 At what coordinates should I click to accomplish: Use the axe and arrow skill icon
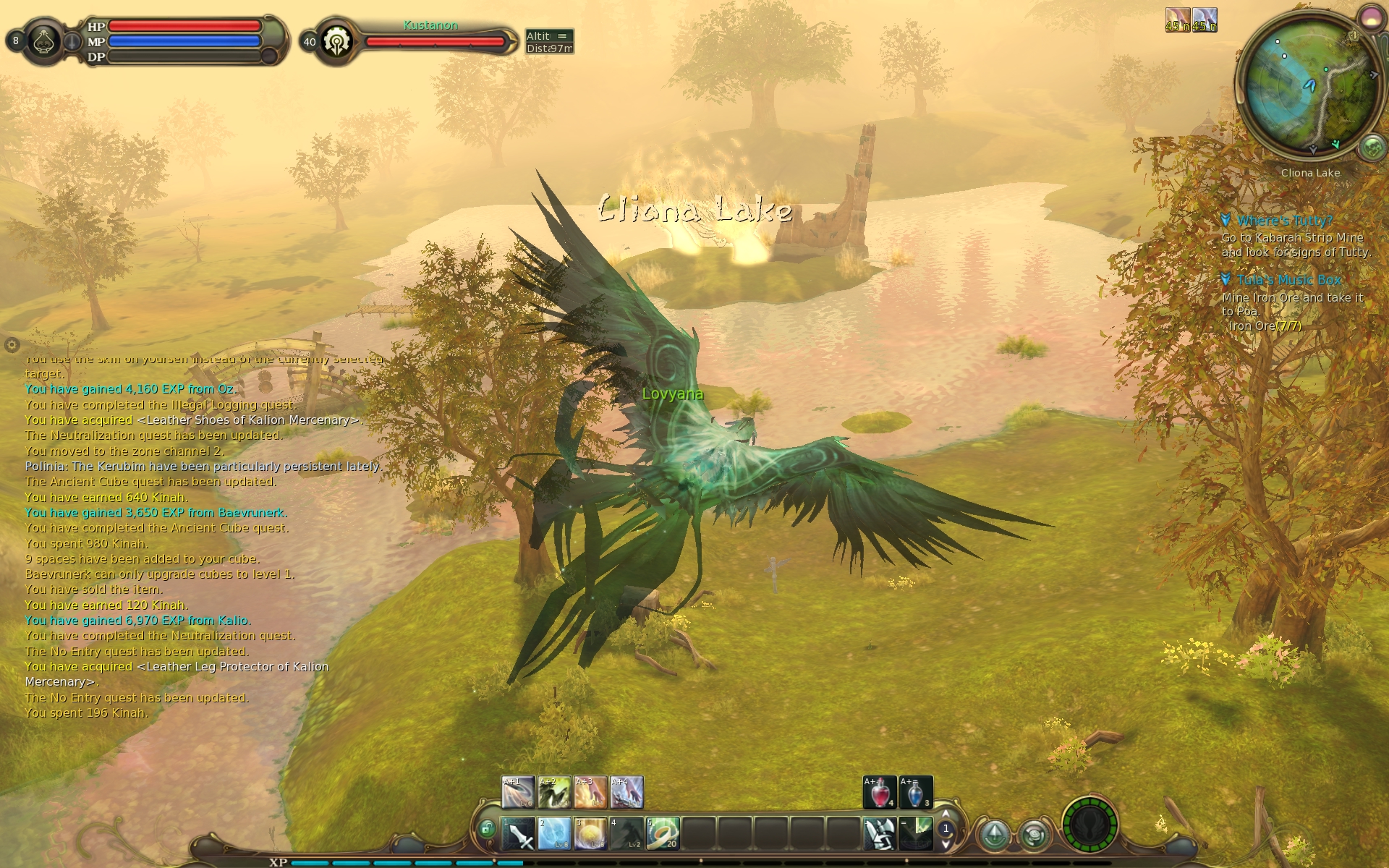pos(880,834)
